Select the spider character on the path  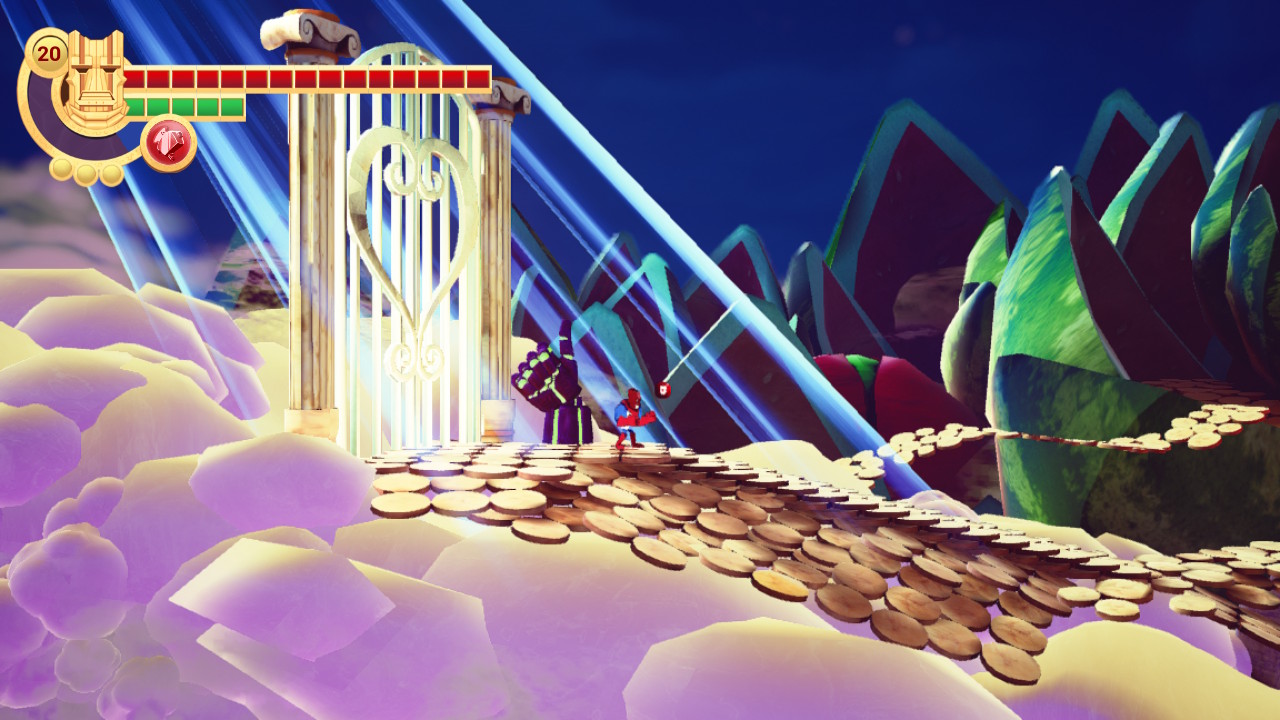click(635, 415)
